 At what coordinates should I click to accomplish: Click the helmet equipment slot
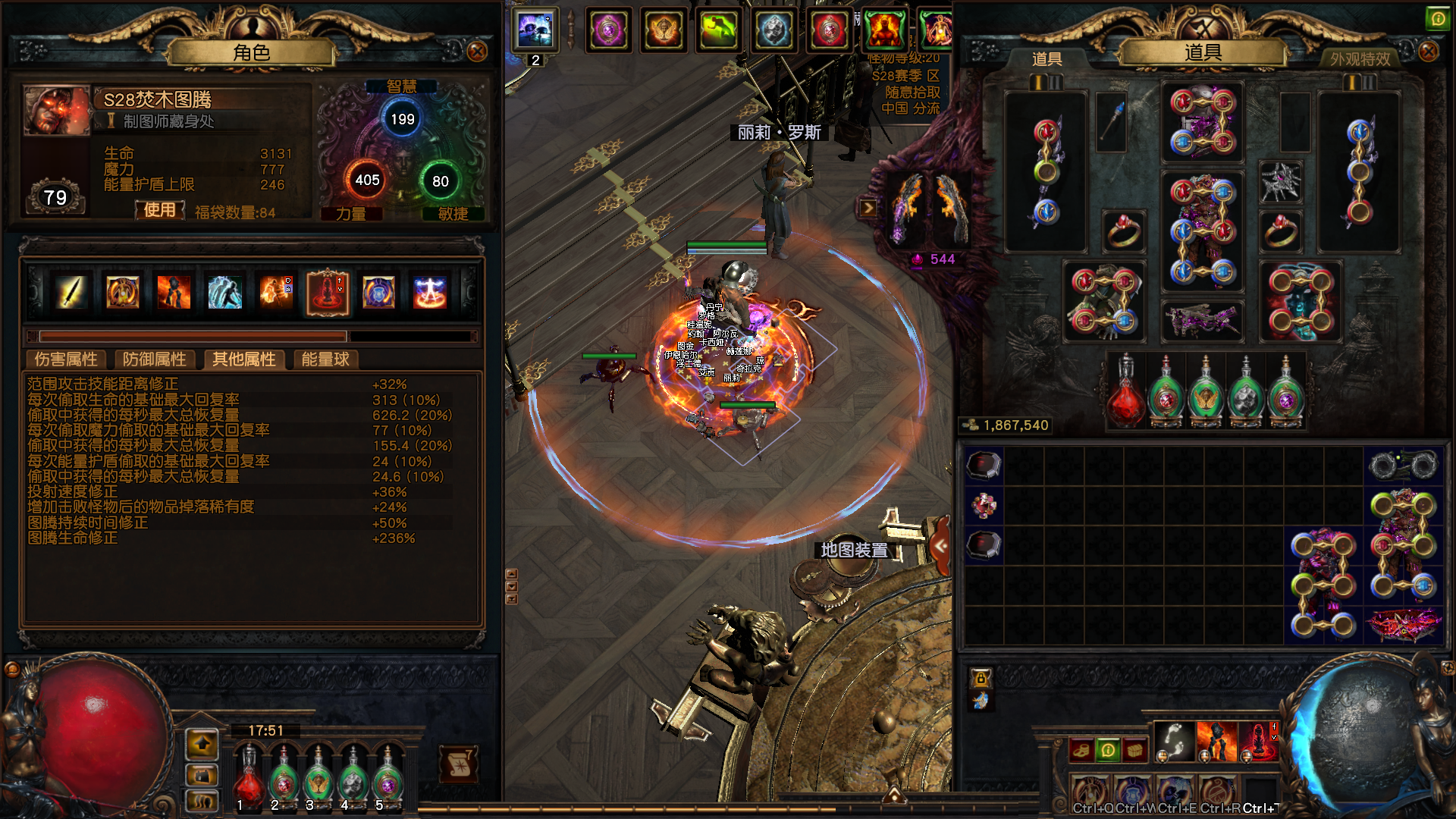[x=1202, y=121]
